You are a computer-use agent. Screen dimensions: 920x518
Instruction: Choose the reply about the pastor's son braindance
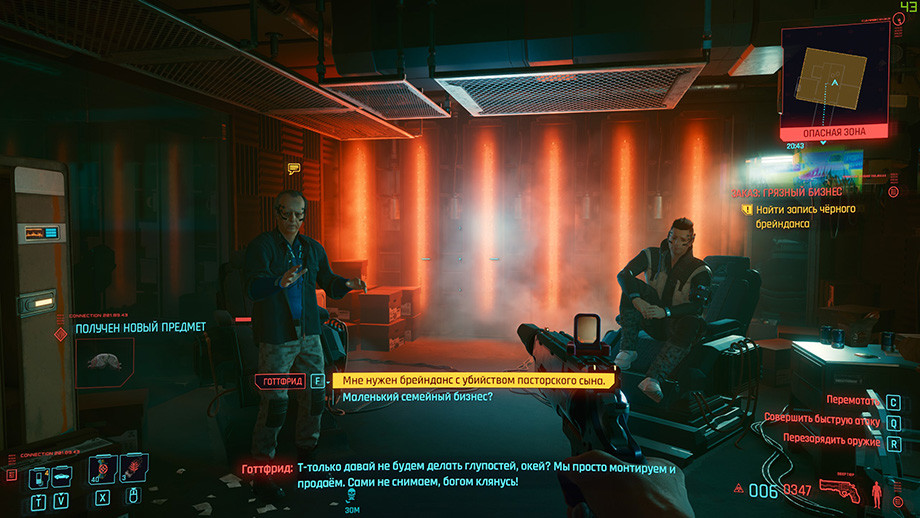(474, 380)
